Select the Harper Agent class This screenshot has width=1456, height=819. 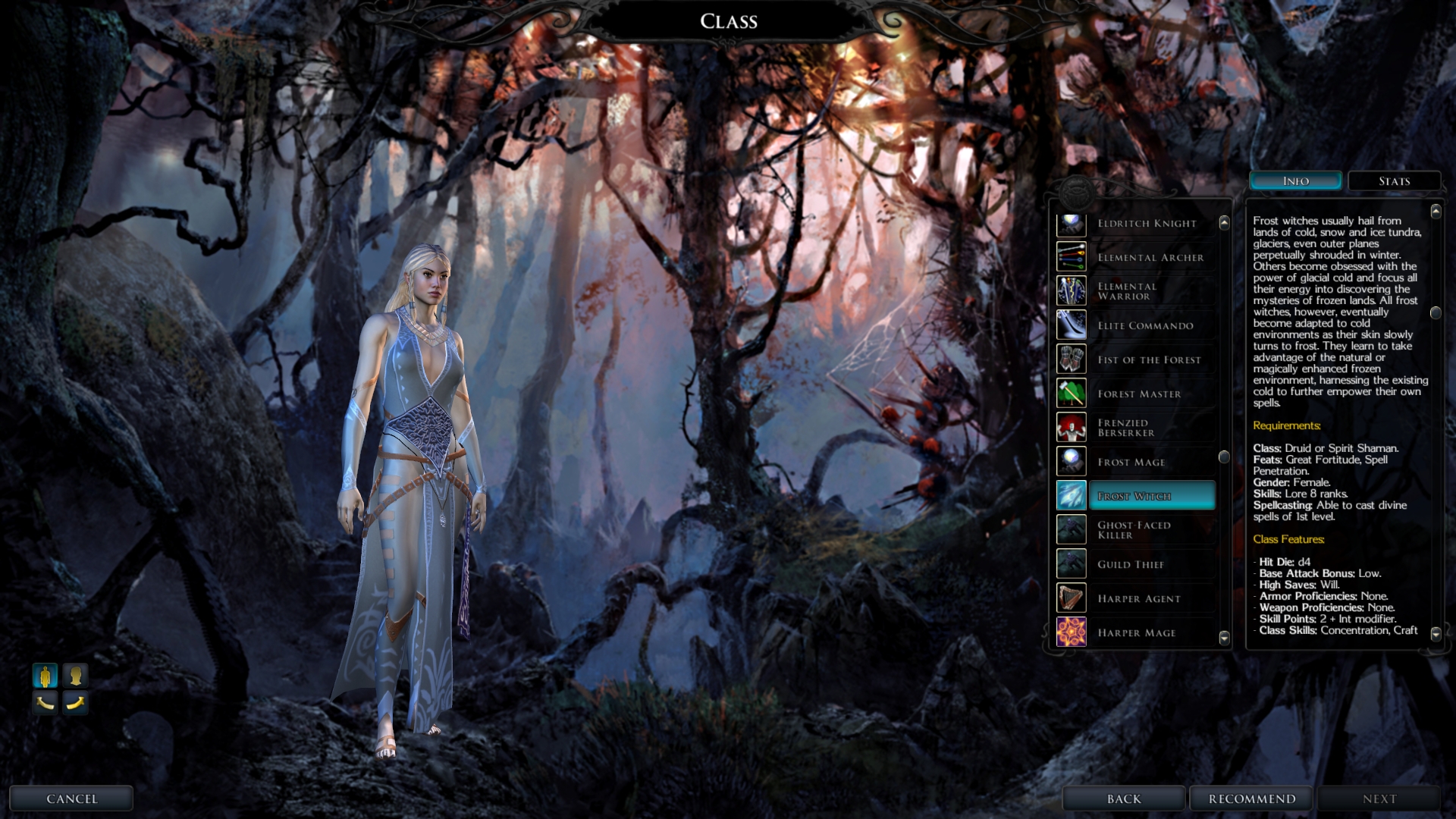click(1139, 599)
